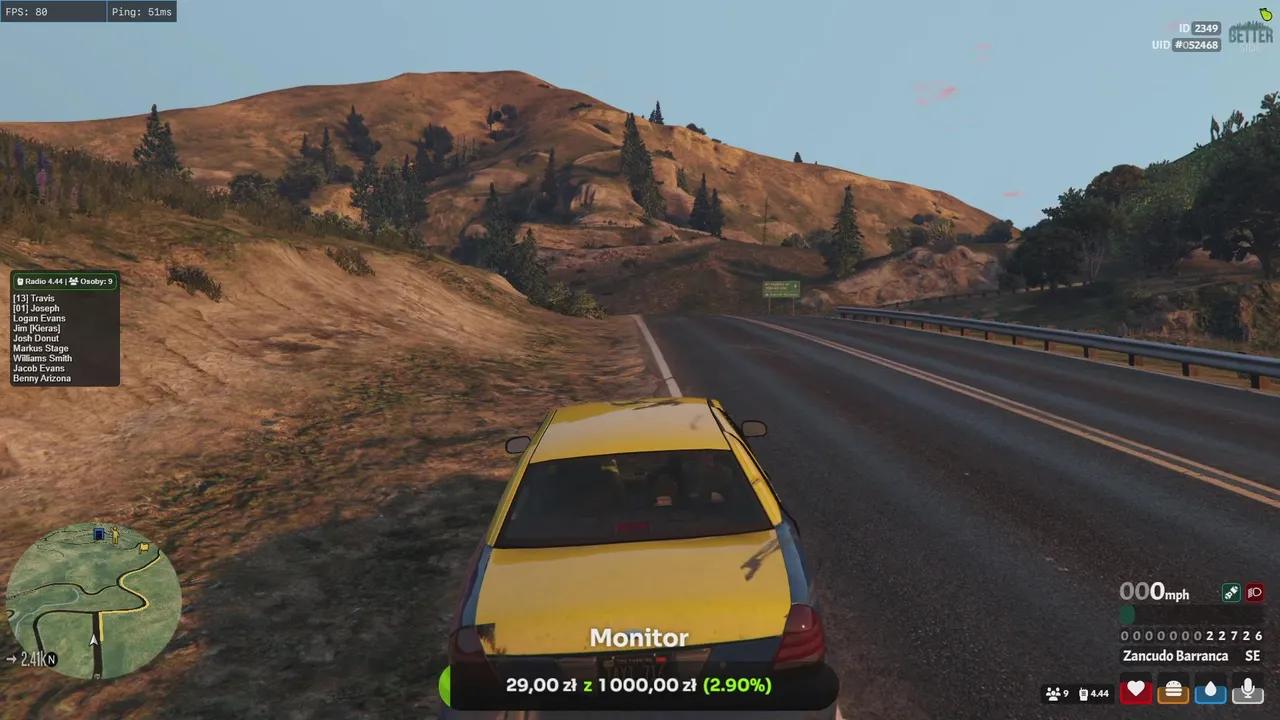Click the blue water drop thirst icon
Image resolution: width=1280 pixels, height=720 pixels.
point(1210,691)
